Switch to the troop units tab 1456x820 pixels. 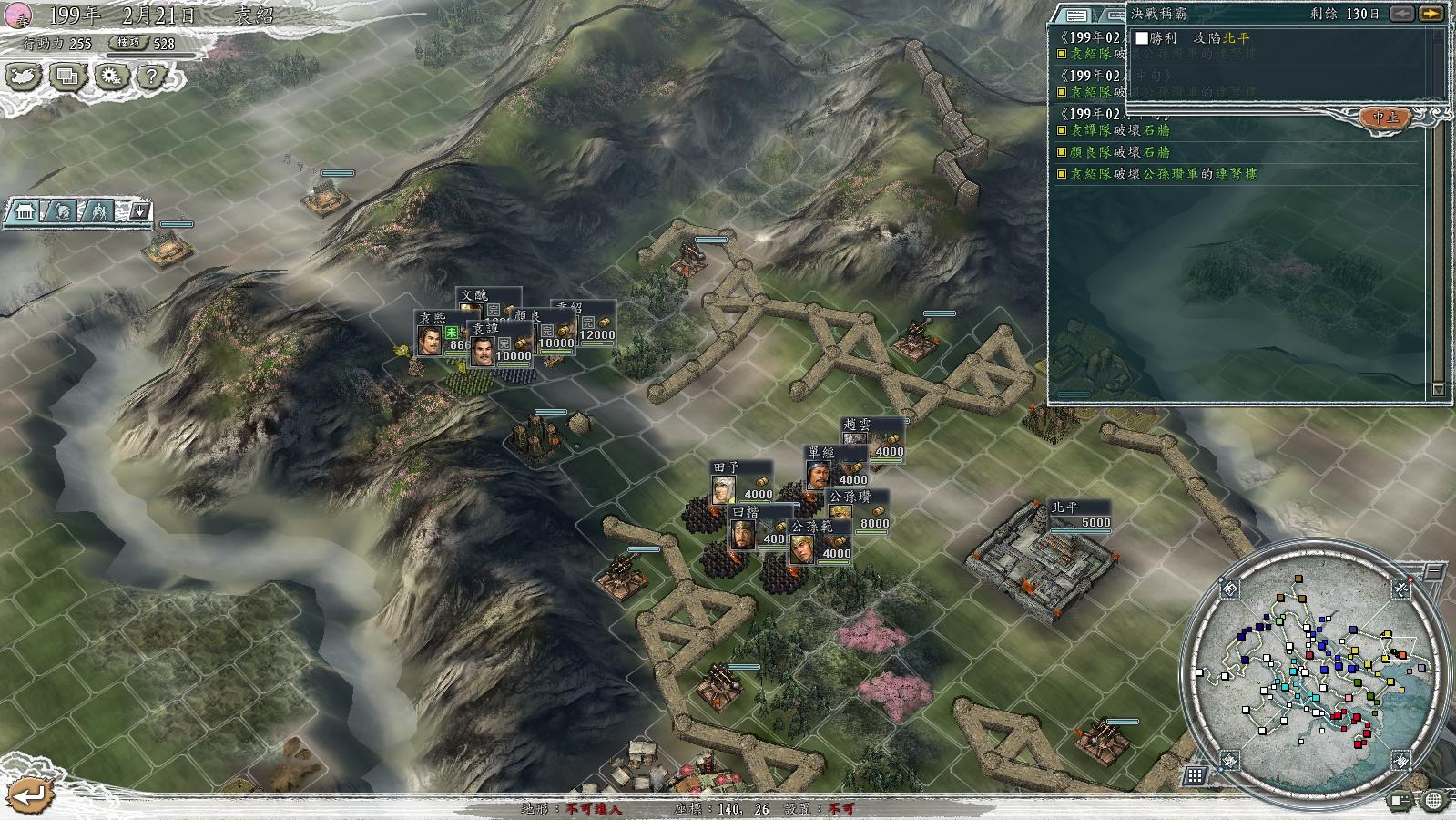coord(97,212)
